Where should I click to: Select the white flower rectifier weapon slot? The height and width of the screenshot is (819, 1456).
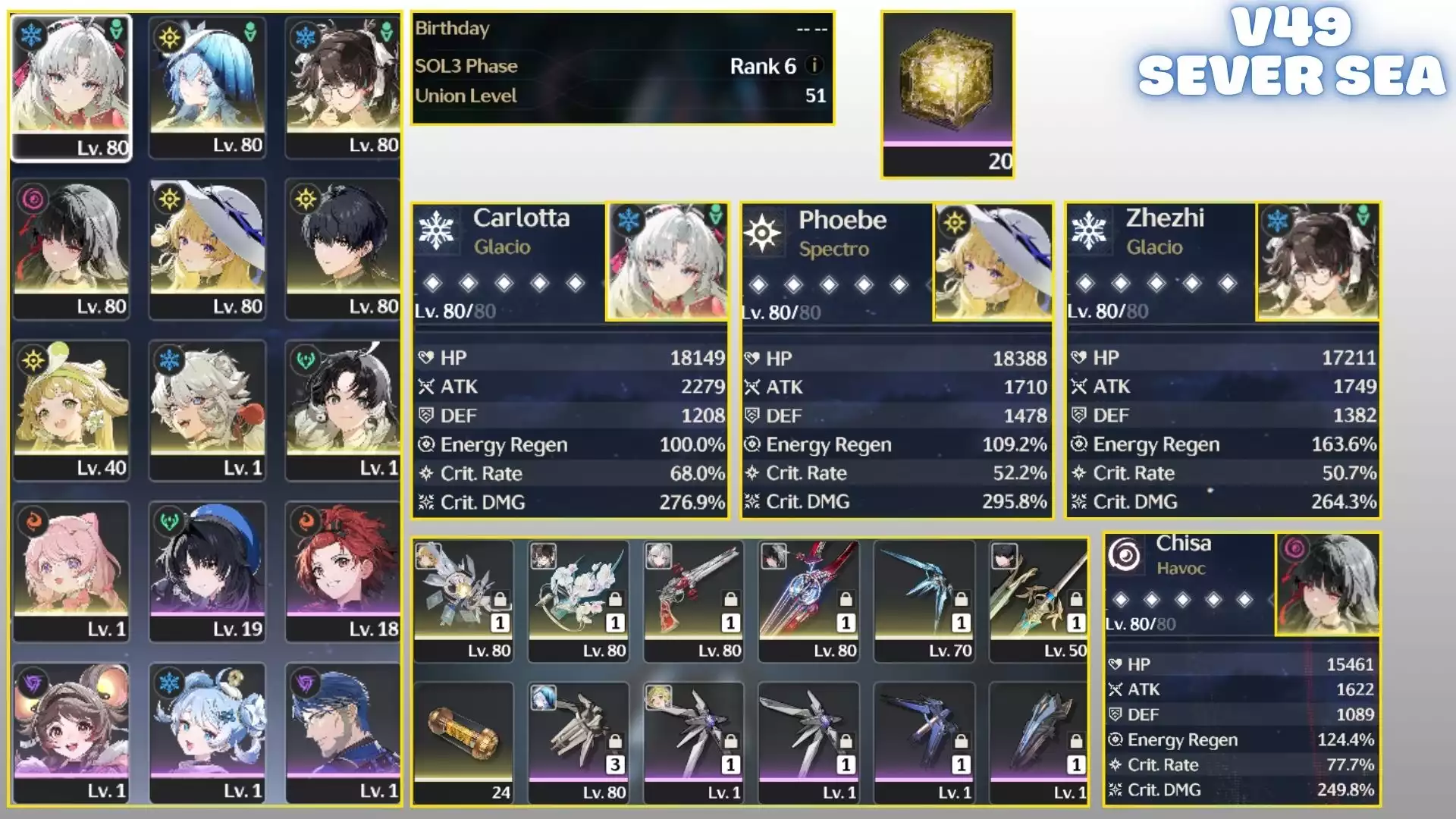(x=578, y=600)
